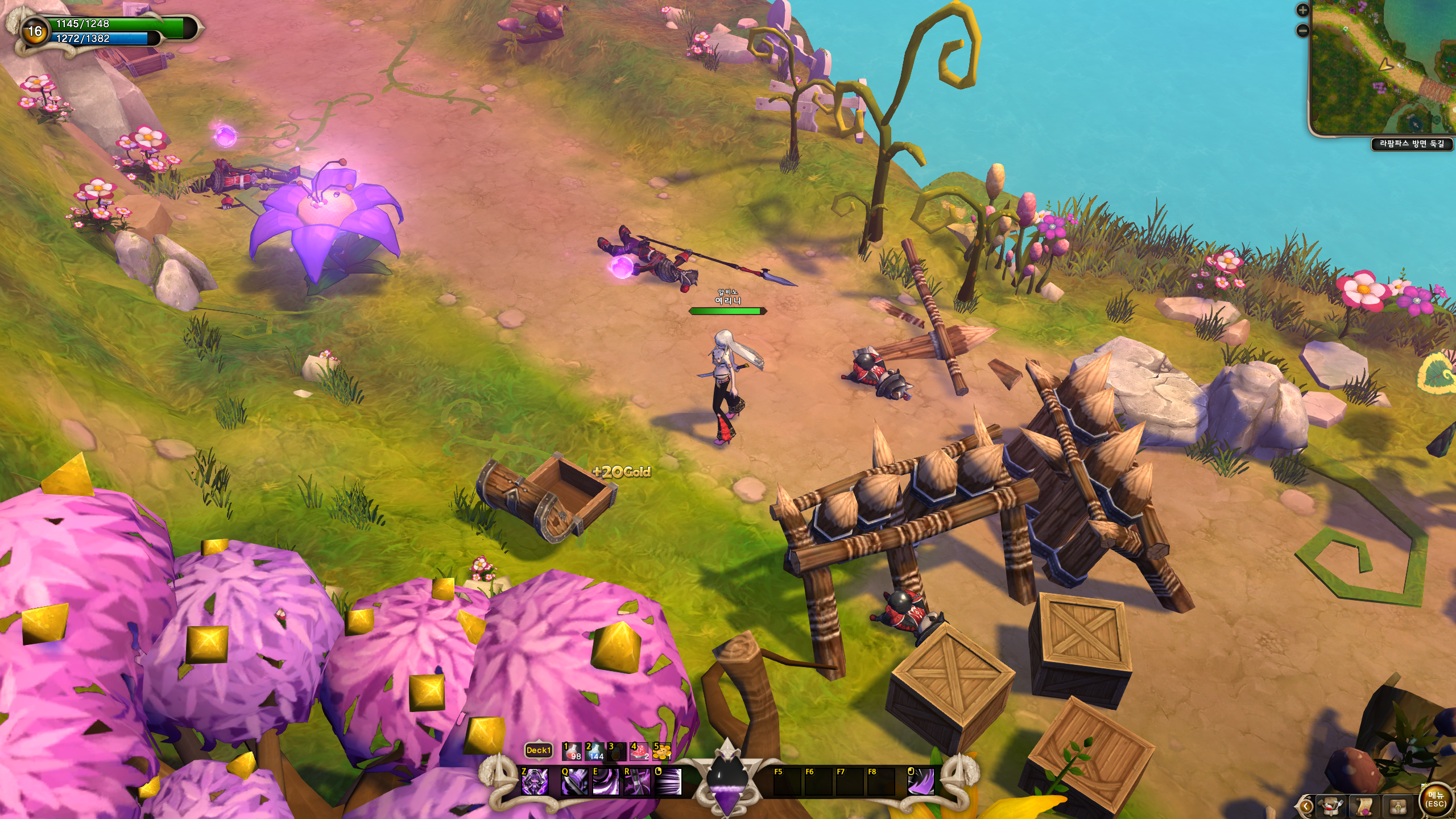Use the red shaved ice item in slot 4
This screenshot has height=819, width=1456.
click(639, 751)
